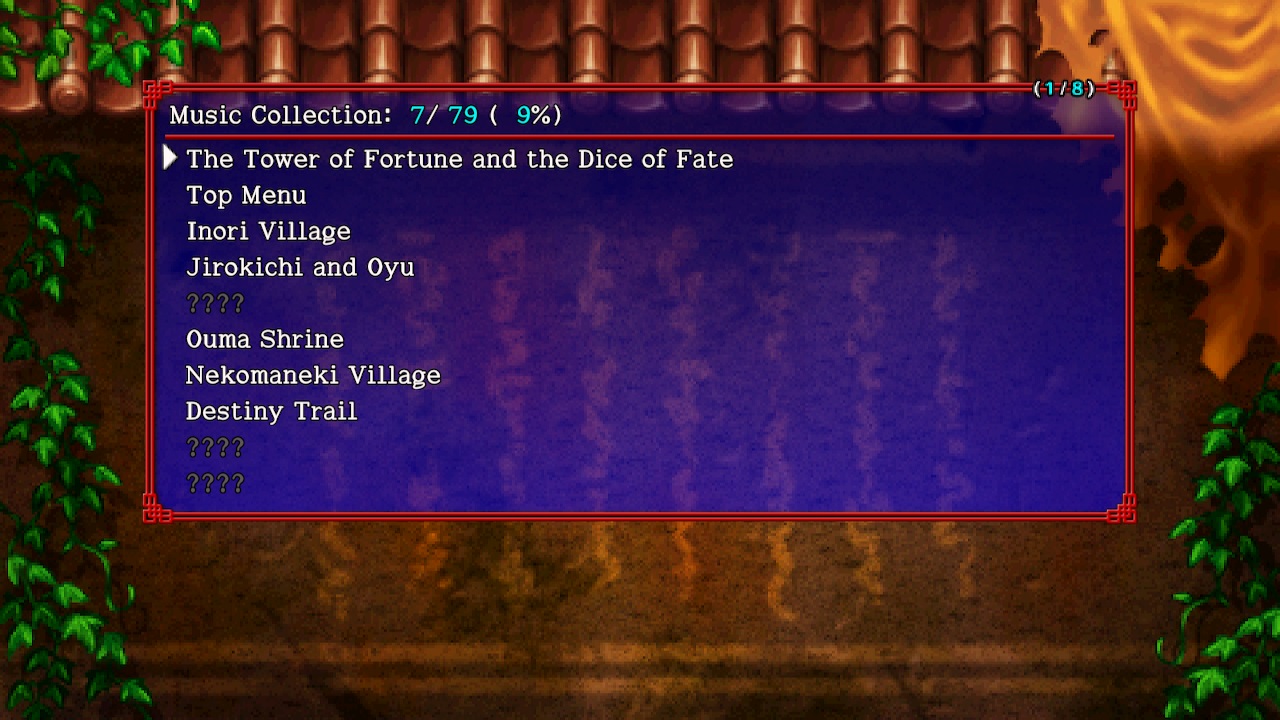Select the "Inori Village" song
The image size is (1280, 720).
(x=268, y=231)
